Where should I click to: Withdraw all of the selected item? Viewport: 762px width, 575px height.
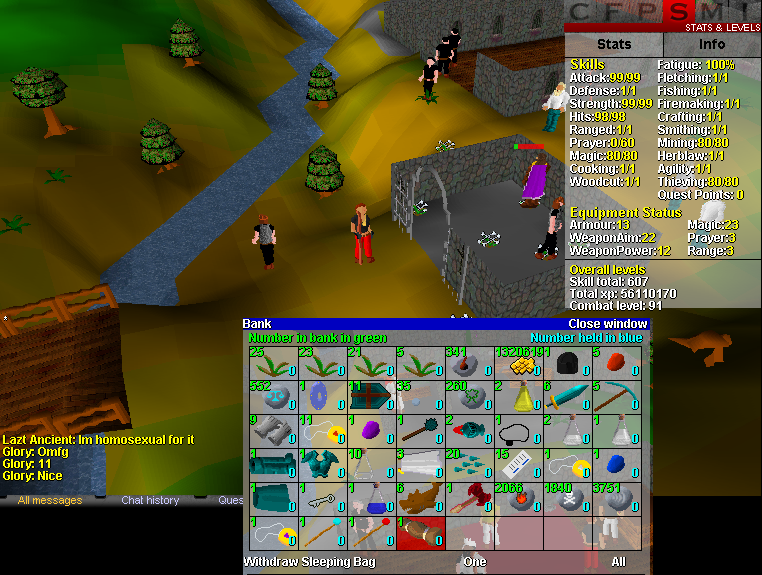coord(619,562)
